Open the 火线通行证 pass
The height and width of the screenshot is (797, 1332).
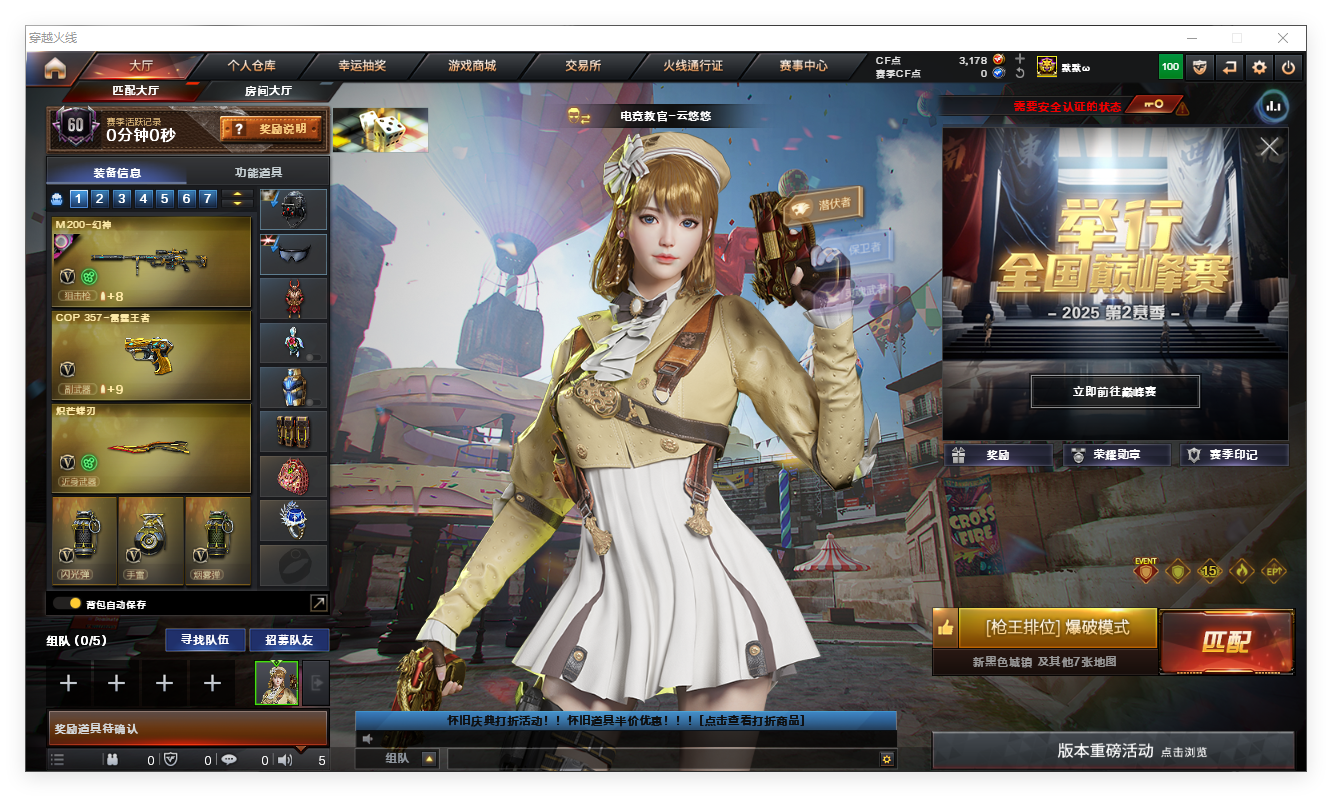coord(693,66)
